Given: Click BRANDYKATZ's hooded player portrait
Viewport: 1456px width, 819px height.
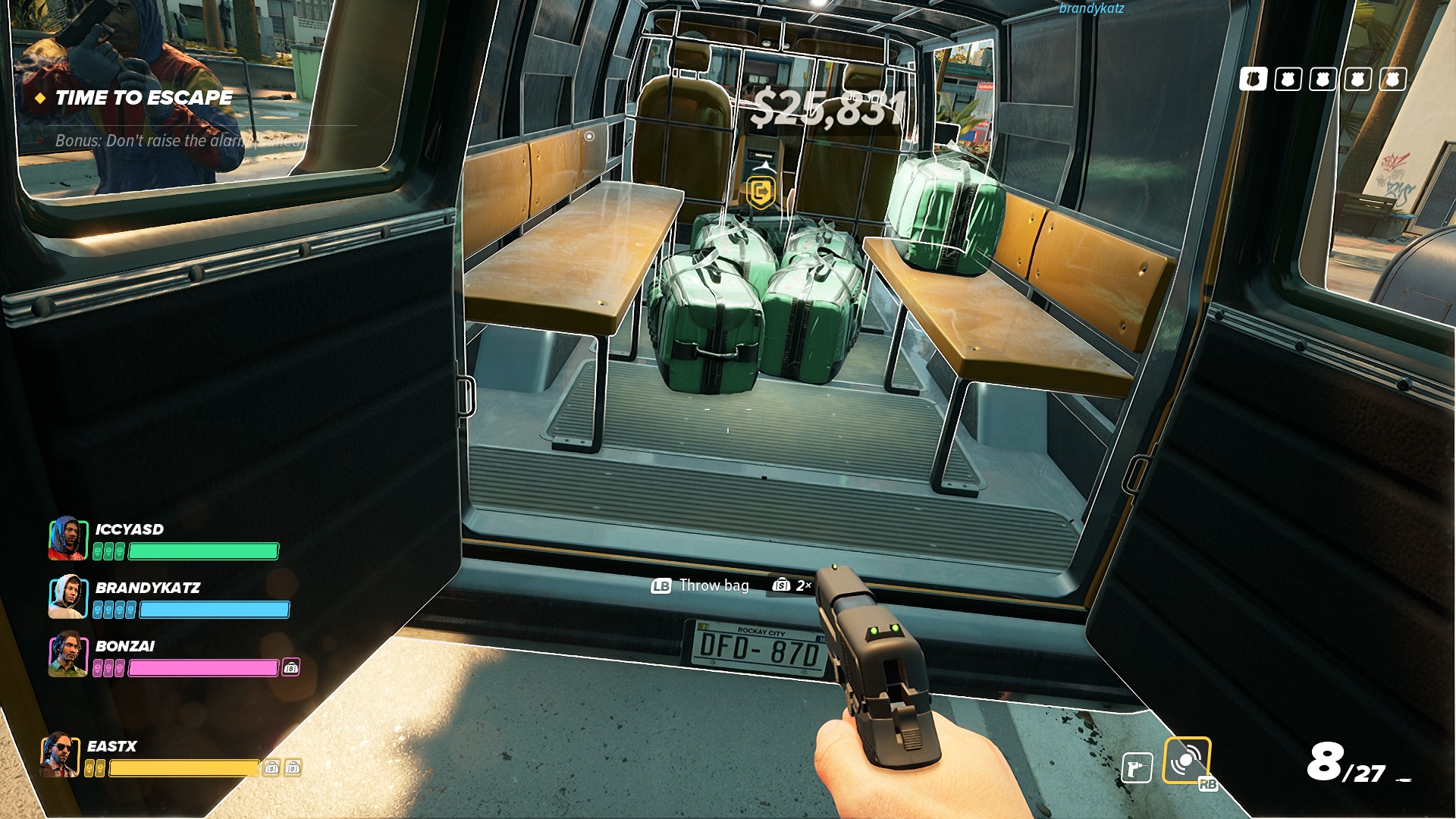Looking at the screenshot, I should pyautogui.click(x=67, y=597).
